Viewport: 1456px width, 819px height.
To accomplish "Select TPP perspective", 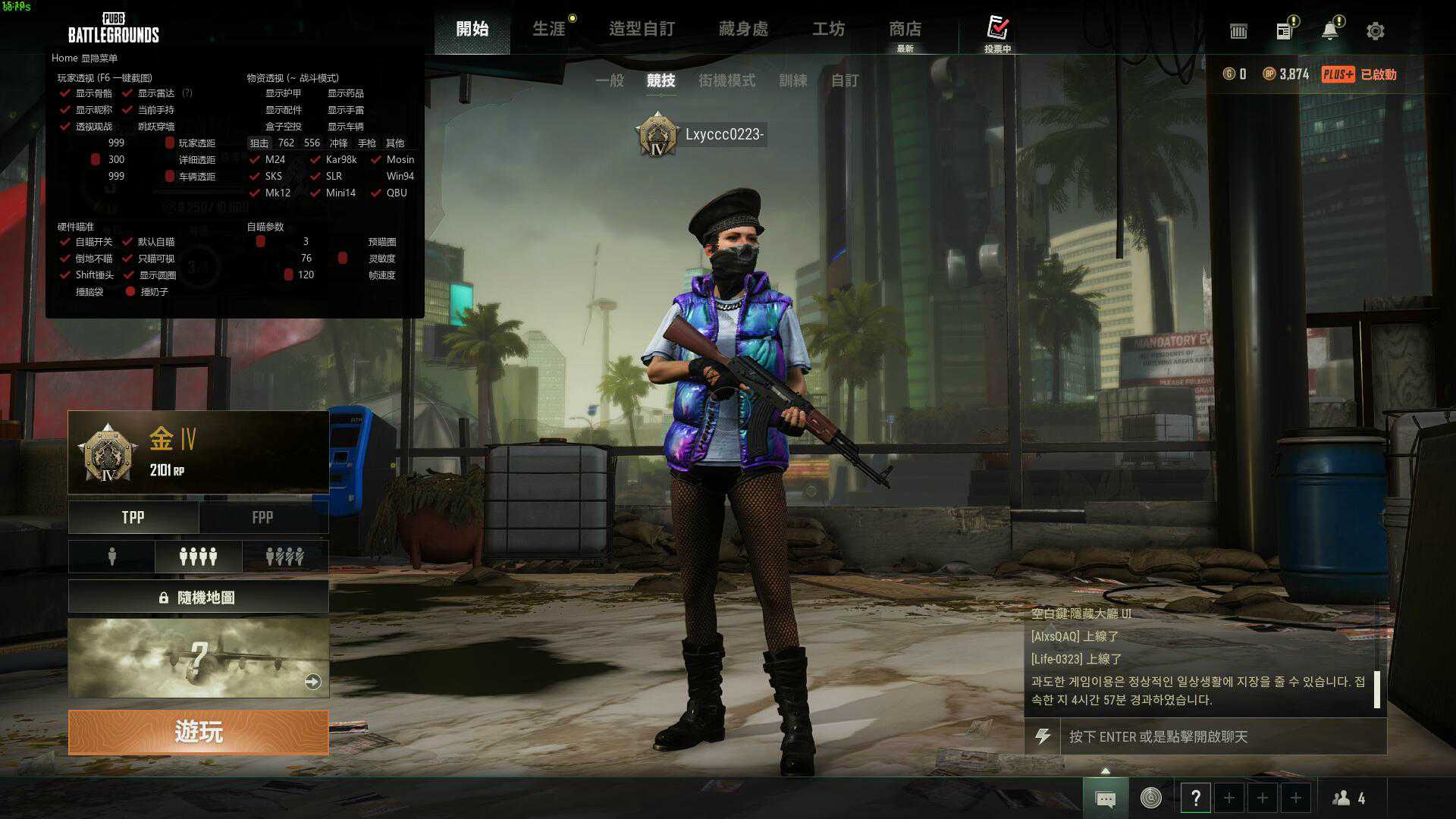I will point(133,517).
